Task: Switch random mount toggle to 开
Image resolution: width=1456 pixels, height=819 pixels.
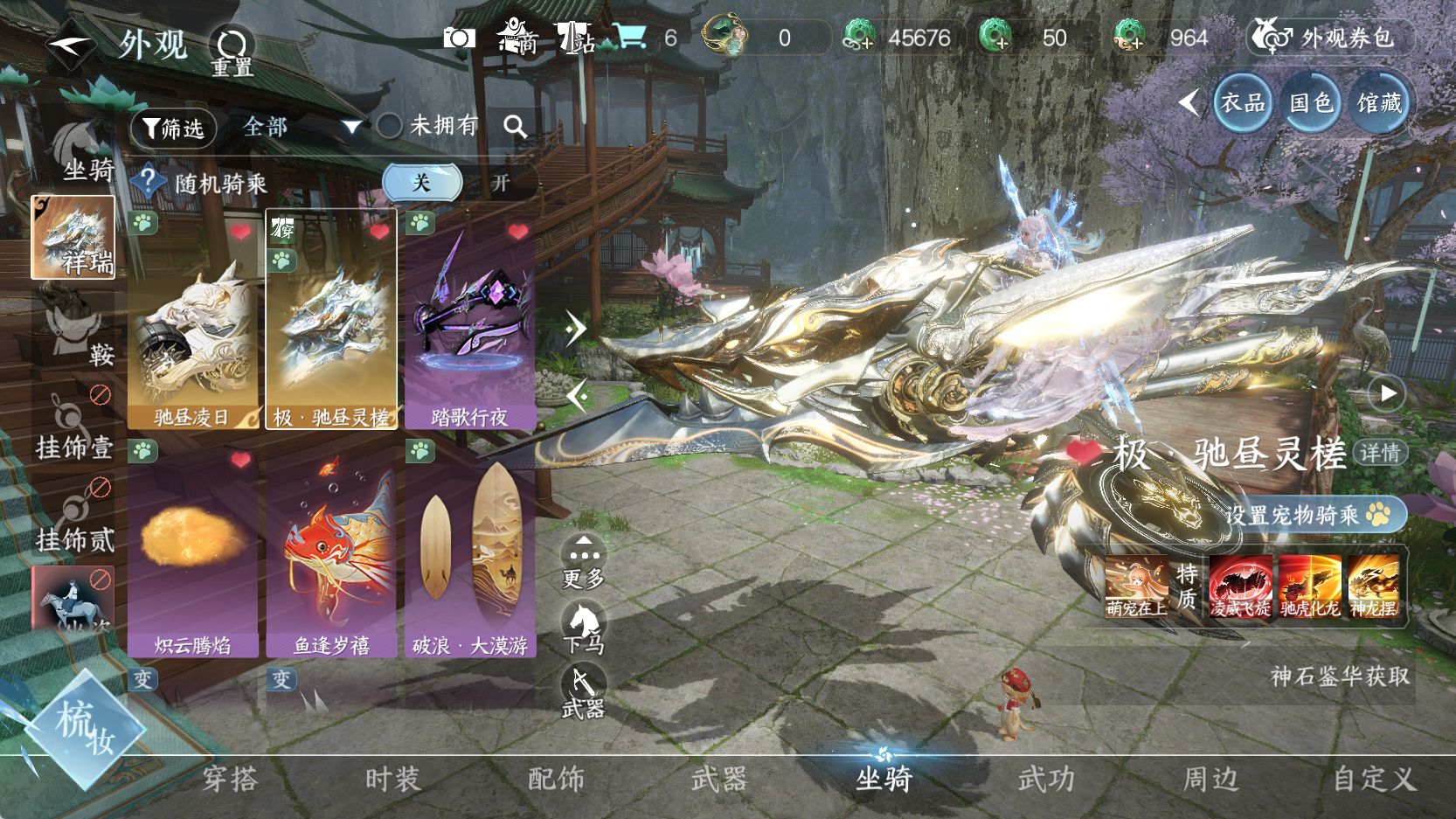Action: [500, 183]
